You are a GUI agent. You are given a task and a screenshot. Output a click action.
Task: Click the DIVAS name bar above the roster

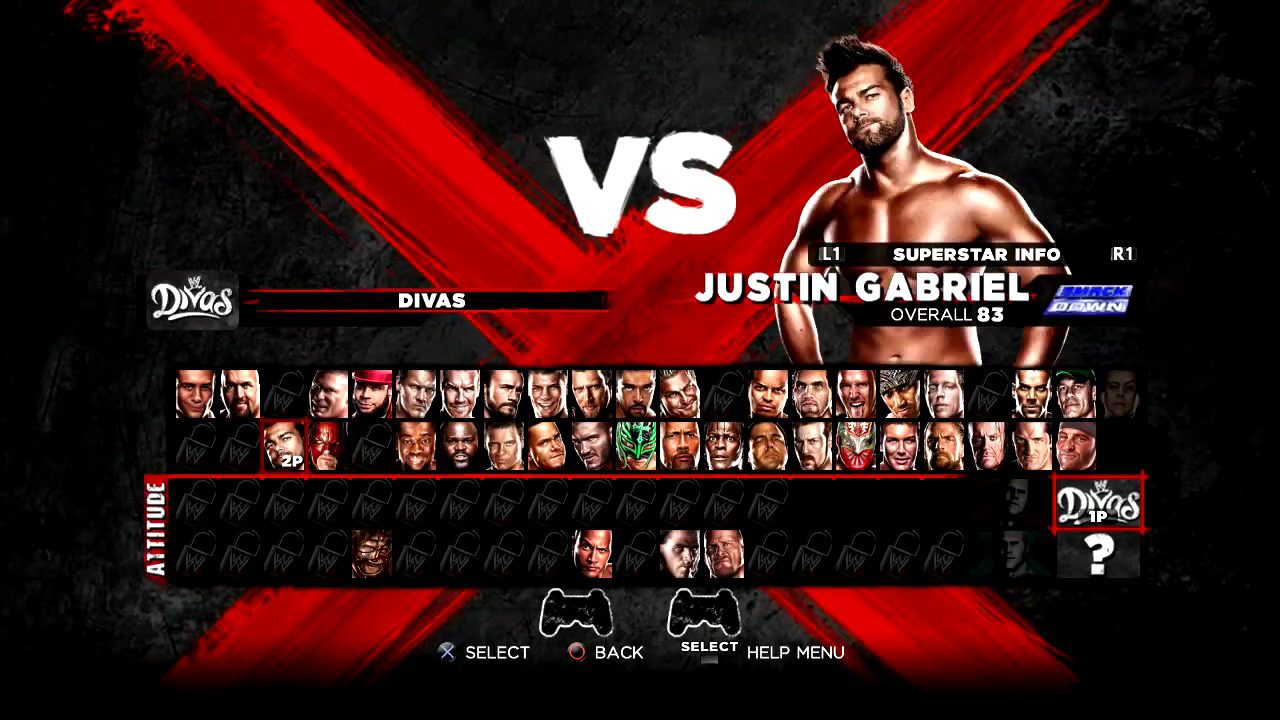click(432, 300)
